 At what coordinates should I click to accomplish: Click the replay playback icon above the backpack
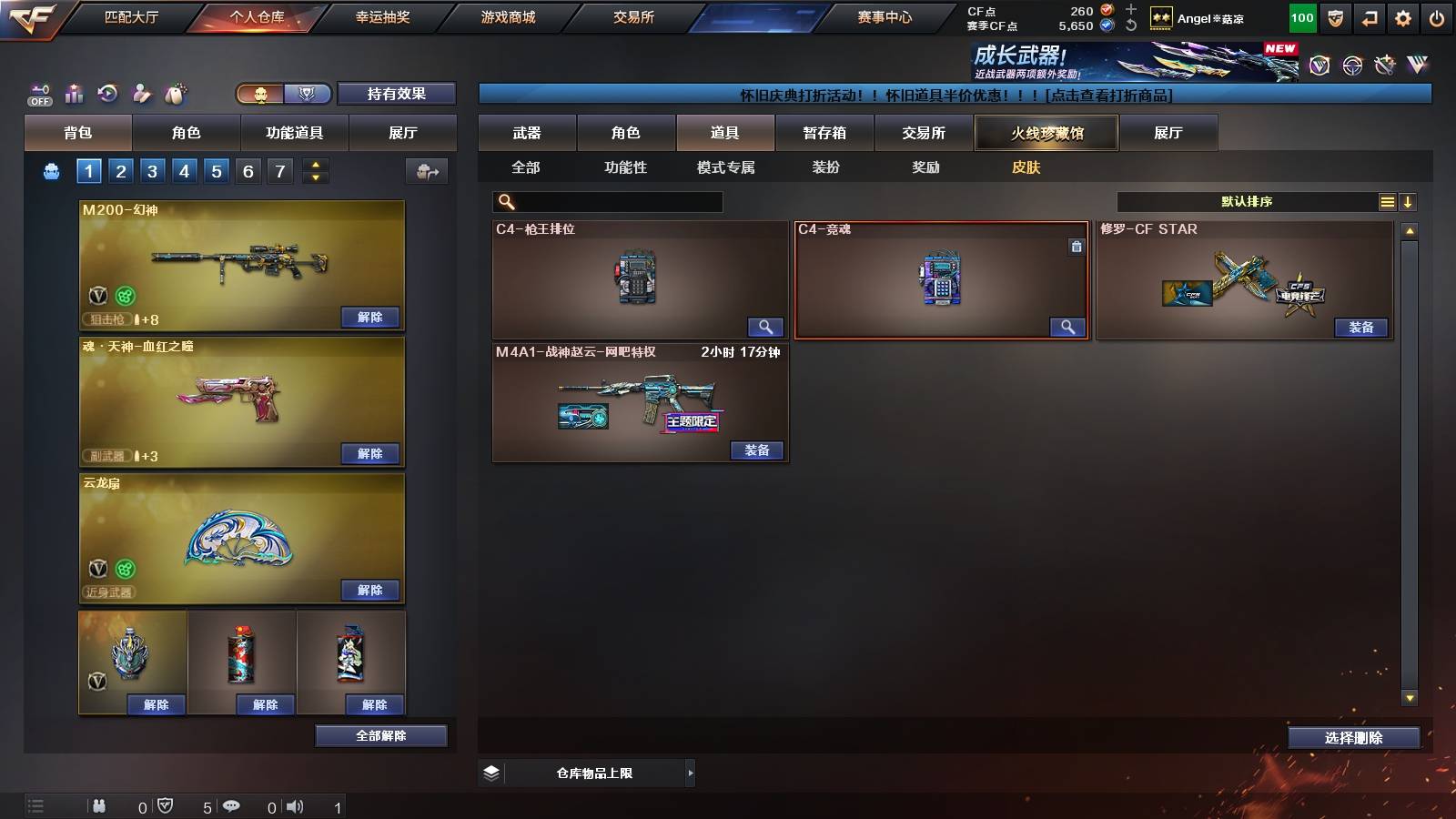(106, 93)
